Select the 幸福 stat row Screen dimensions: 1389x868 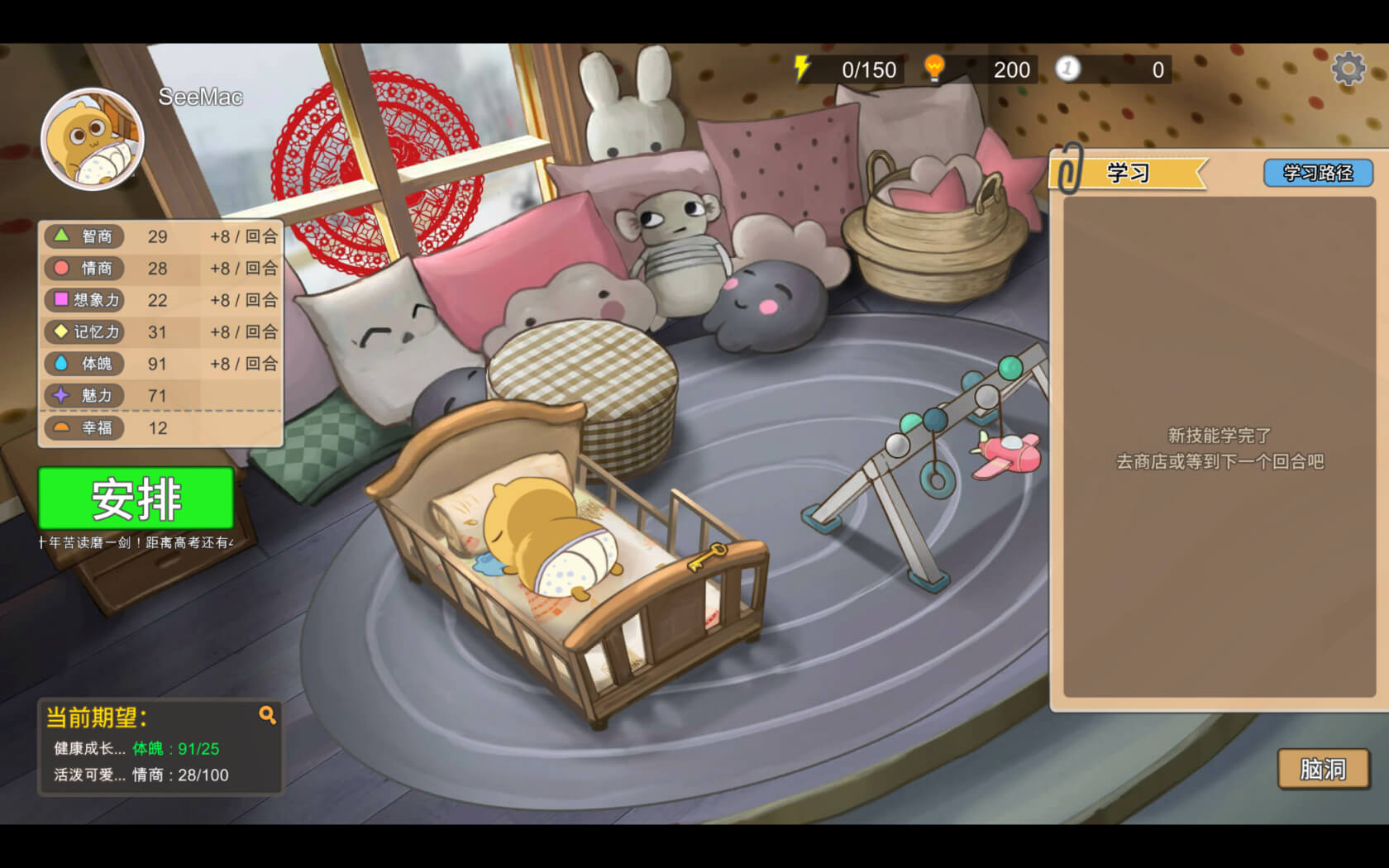tap(161, 428)
